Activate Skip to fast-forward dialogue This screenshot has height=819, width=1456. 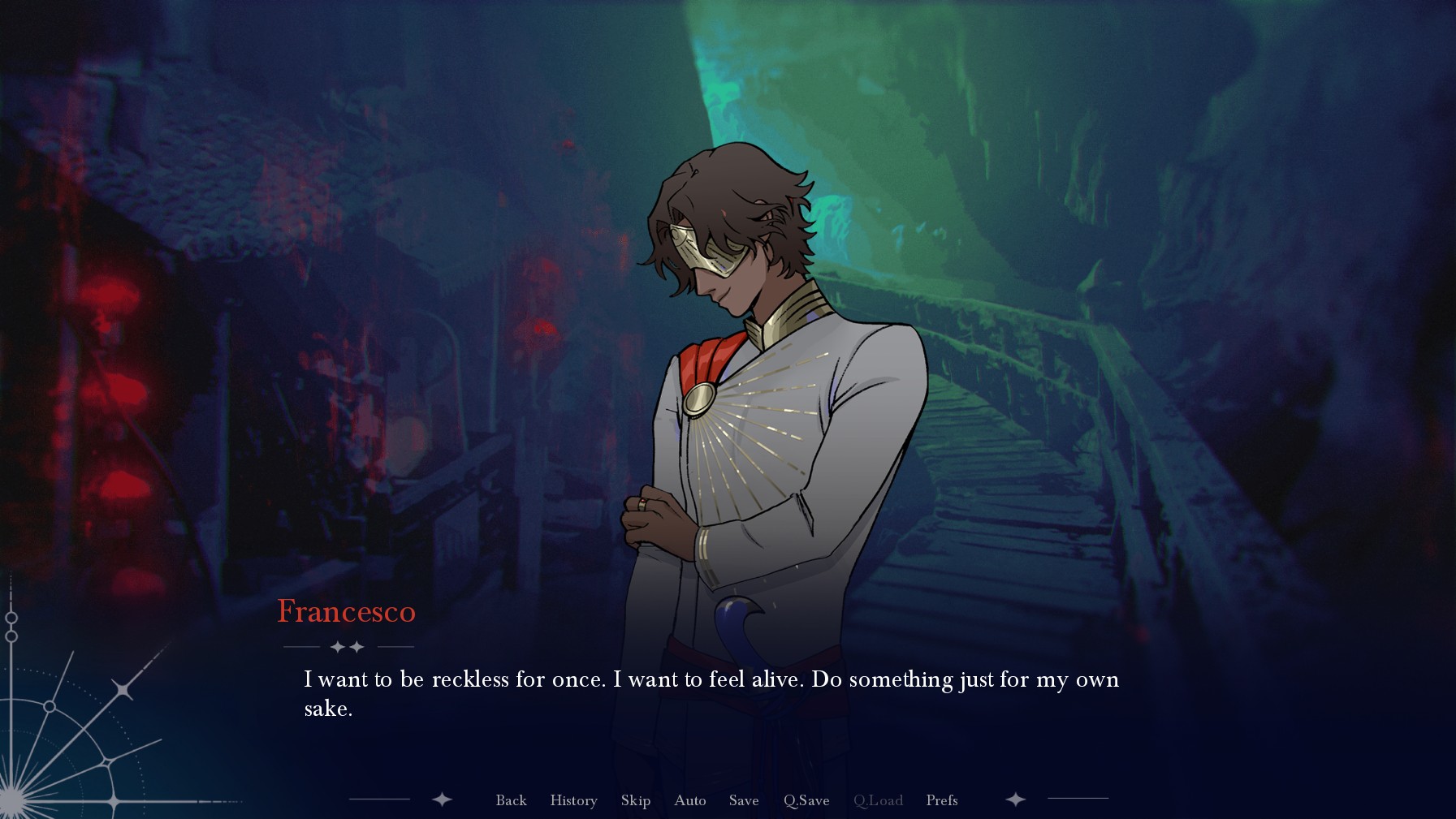635,800
